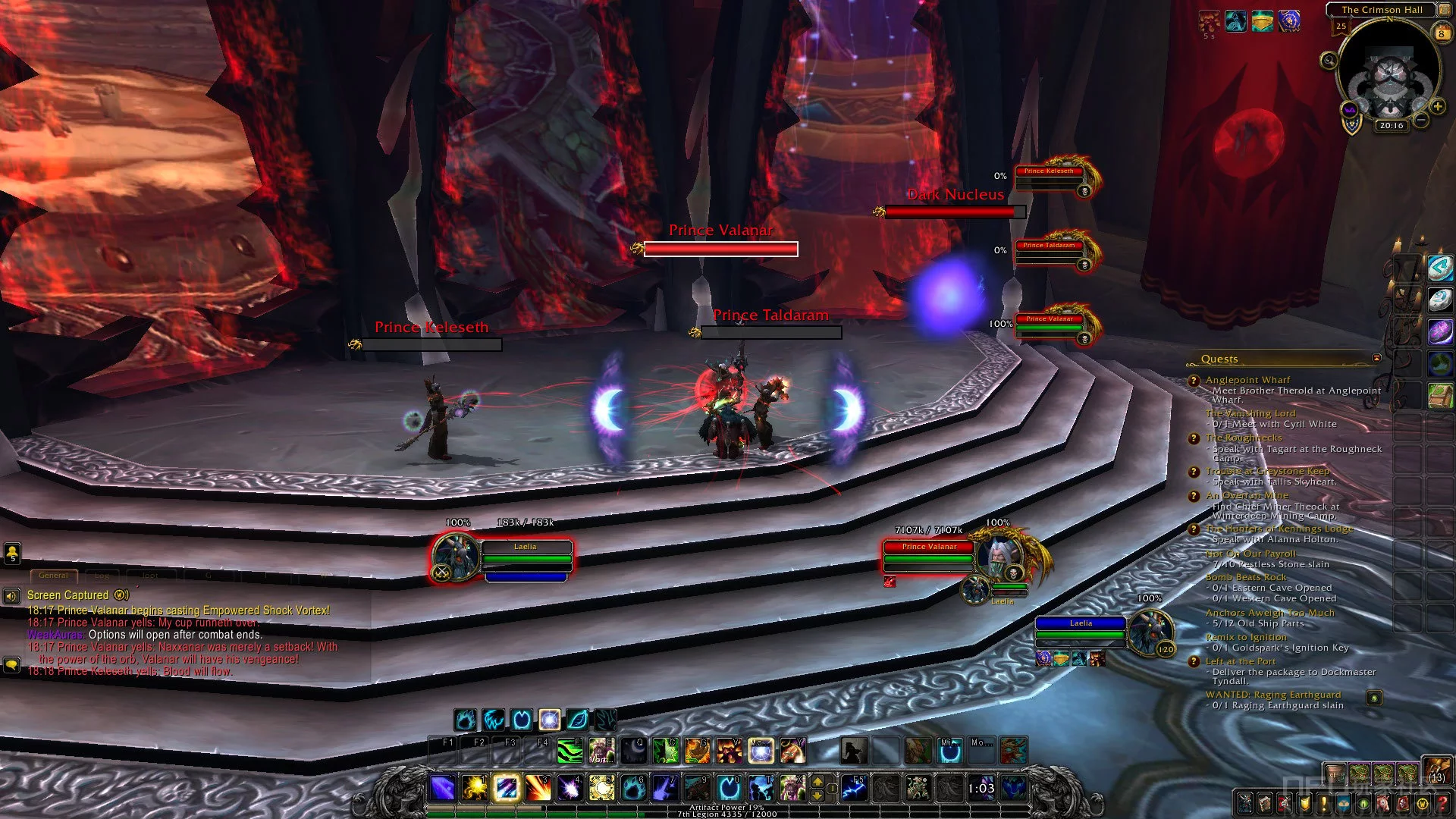1456x819 pixels.
Task: Collapse the Quests tracker header
Action: point(1376,358)
